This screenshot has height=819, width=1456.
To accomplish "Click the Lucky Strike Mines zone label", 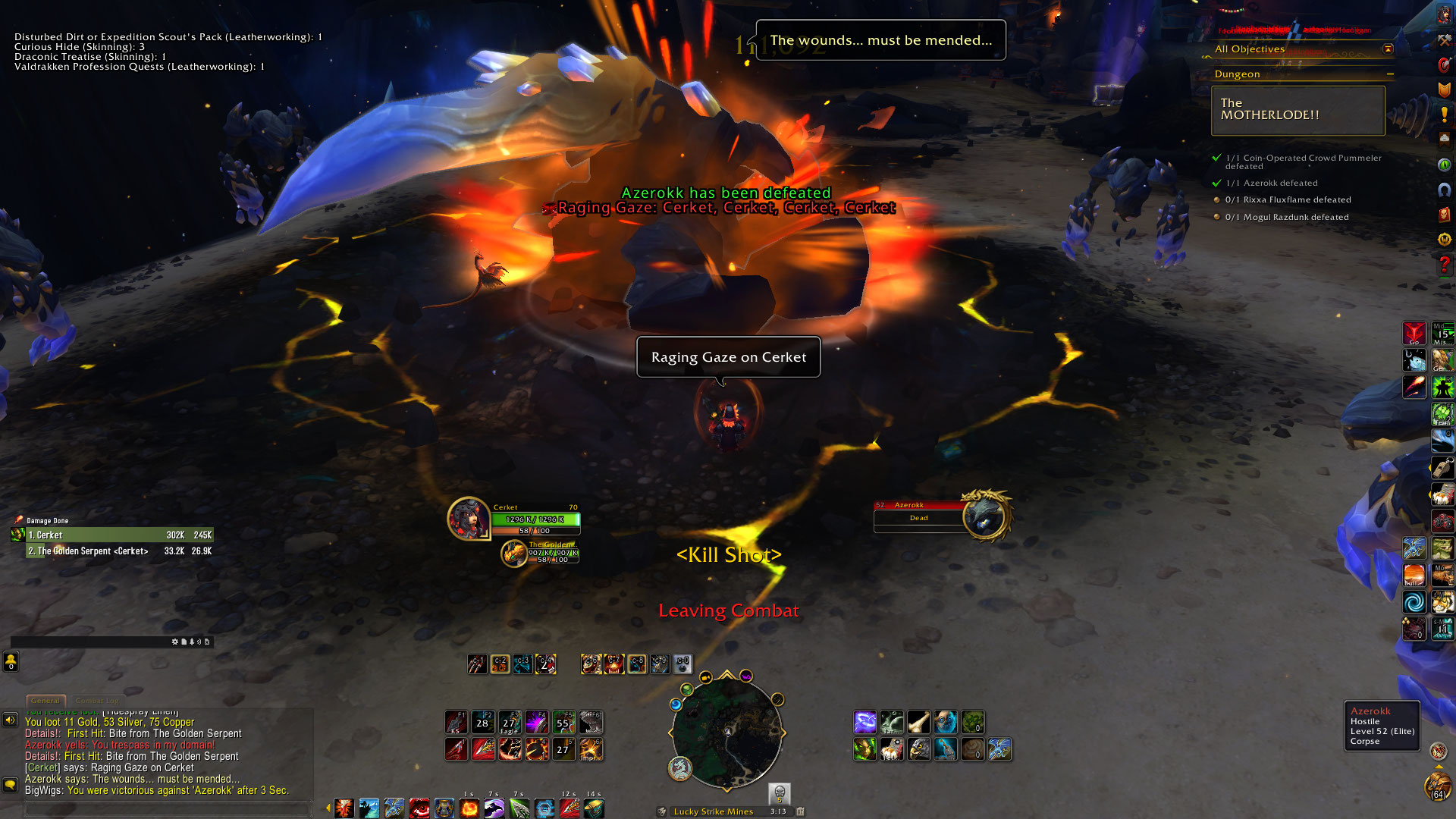I will click(x=713, y=811).
